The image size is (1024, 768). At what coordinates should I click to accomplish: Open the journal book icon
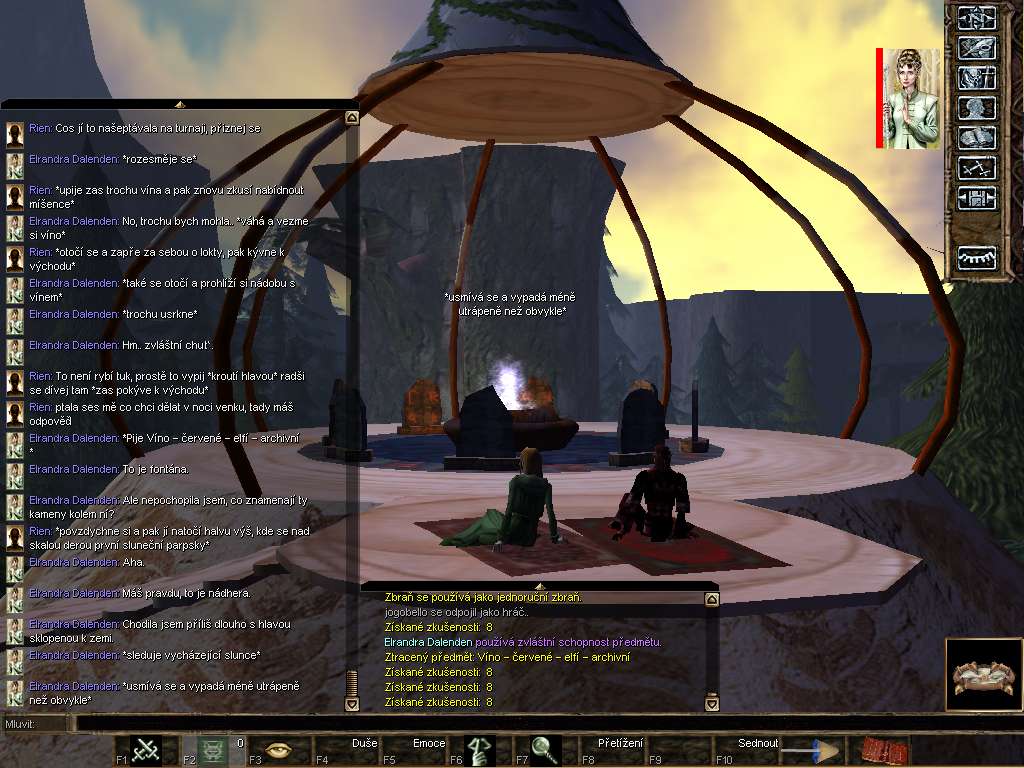(975, 138)
